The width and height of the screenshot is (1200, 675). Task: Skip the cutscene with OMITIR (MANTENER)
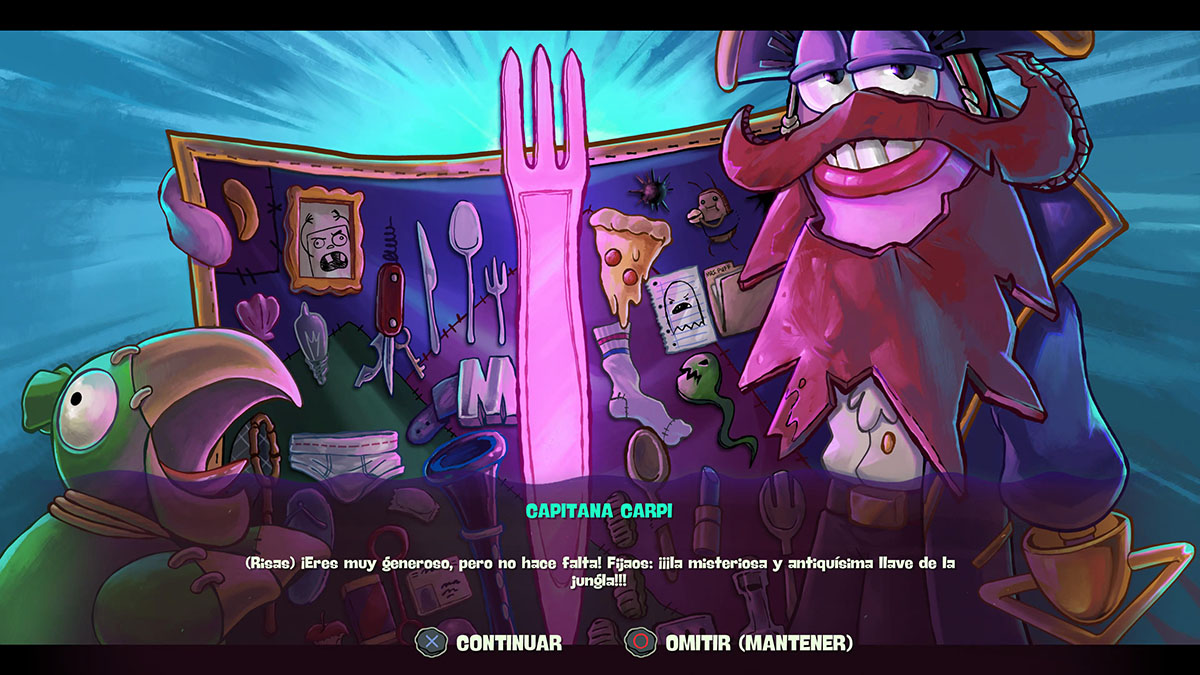point(740,643)
